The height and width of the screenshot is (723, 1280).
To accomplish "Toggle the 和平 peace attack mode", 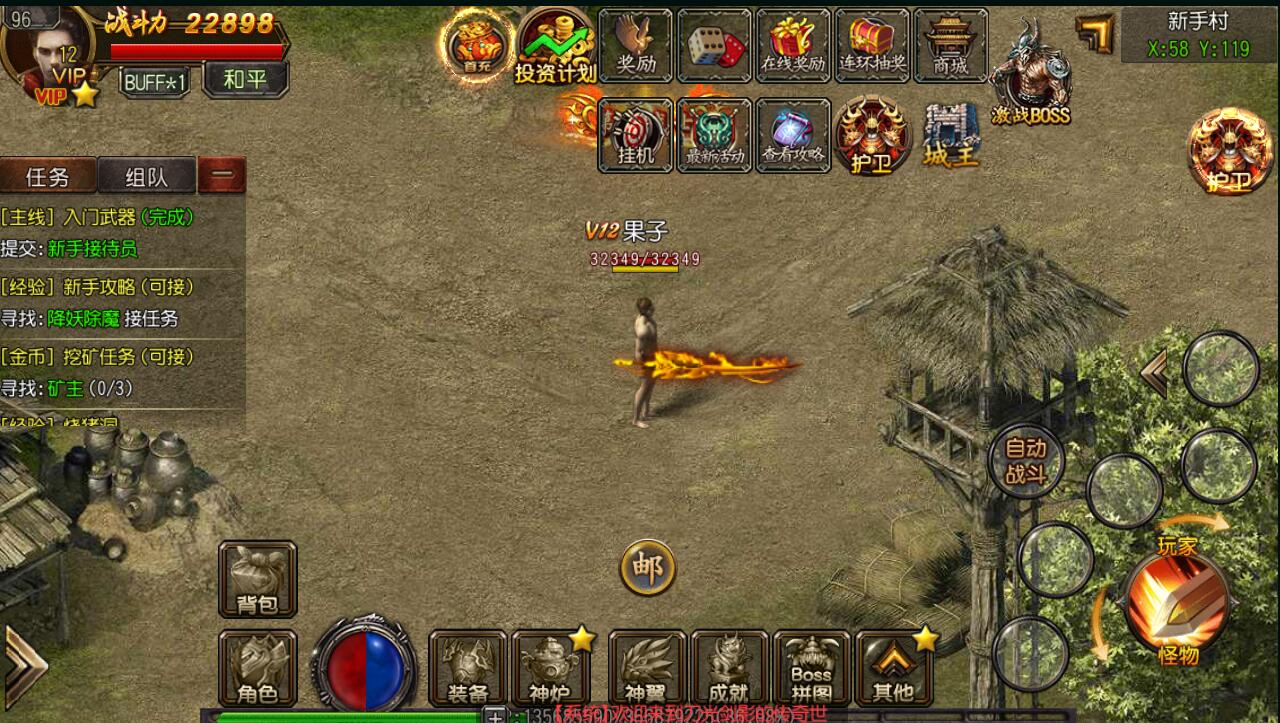I will [245, 80].
